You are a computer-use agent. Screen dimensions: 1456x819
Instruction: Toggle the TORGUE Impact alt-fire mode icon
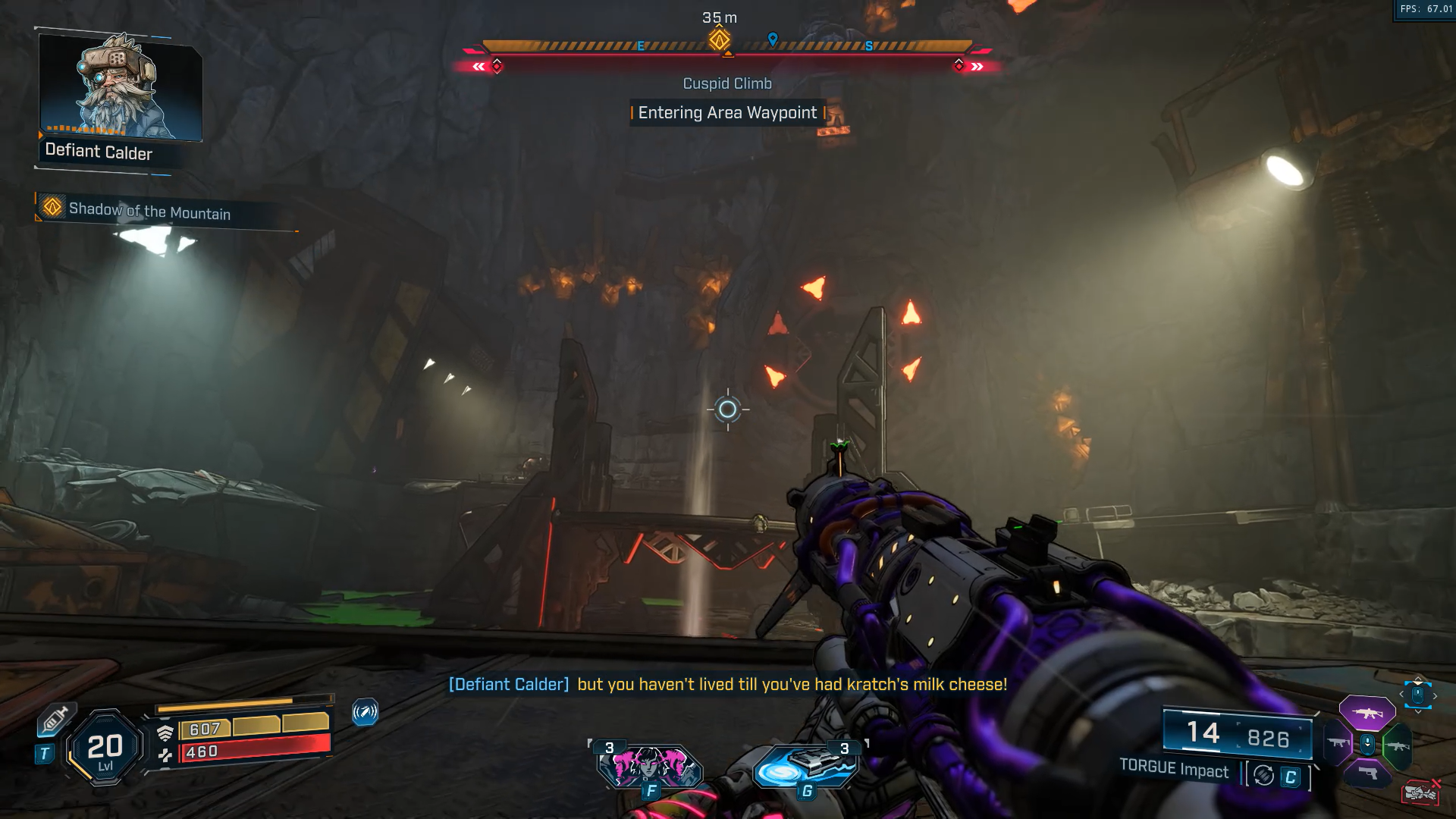click(1263, 776)
